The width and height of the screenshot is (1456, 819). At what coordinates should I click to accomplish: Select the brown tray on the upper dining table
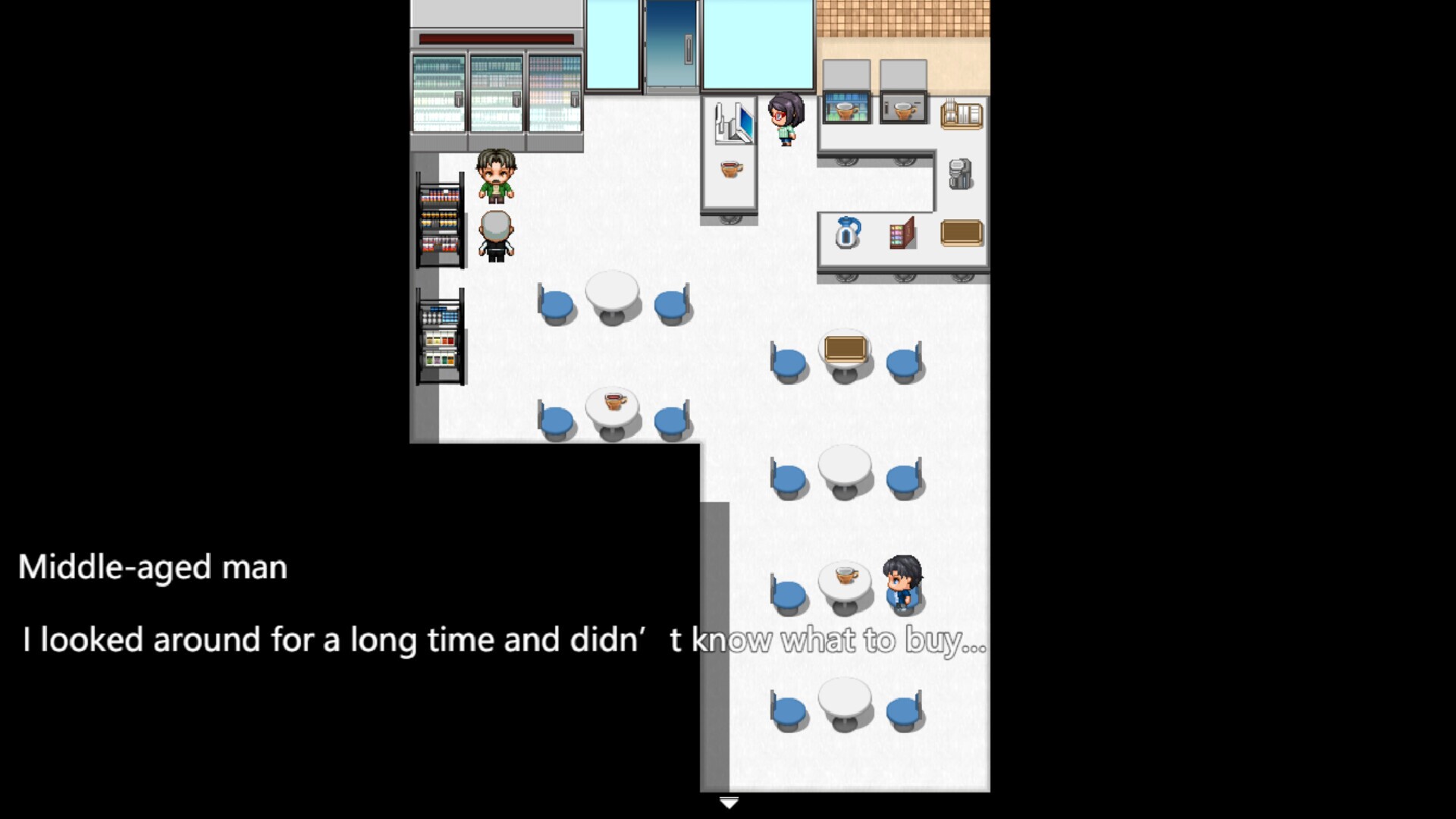[845, 349]
